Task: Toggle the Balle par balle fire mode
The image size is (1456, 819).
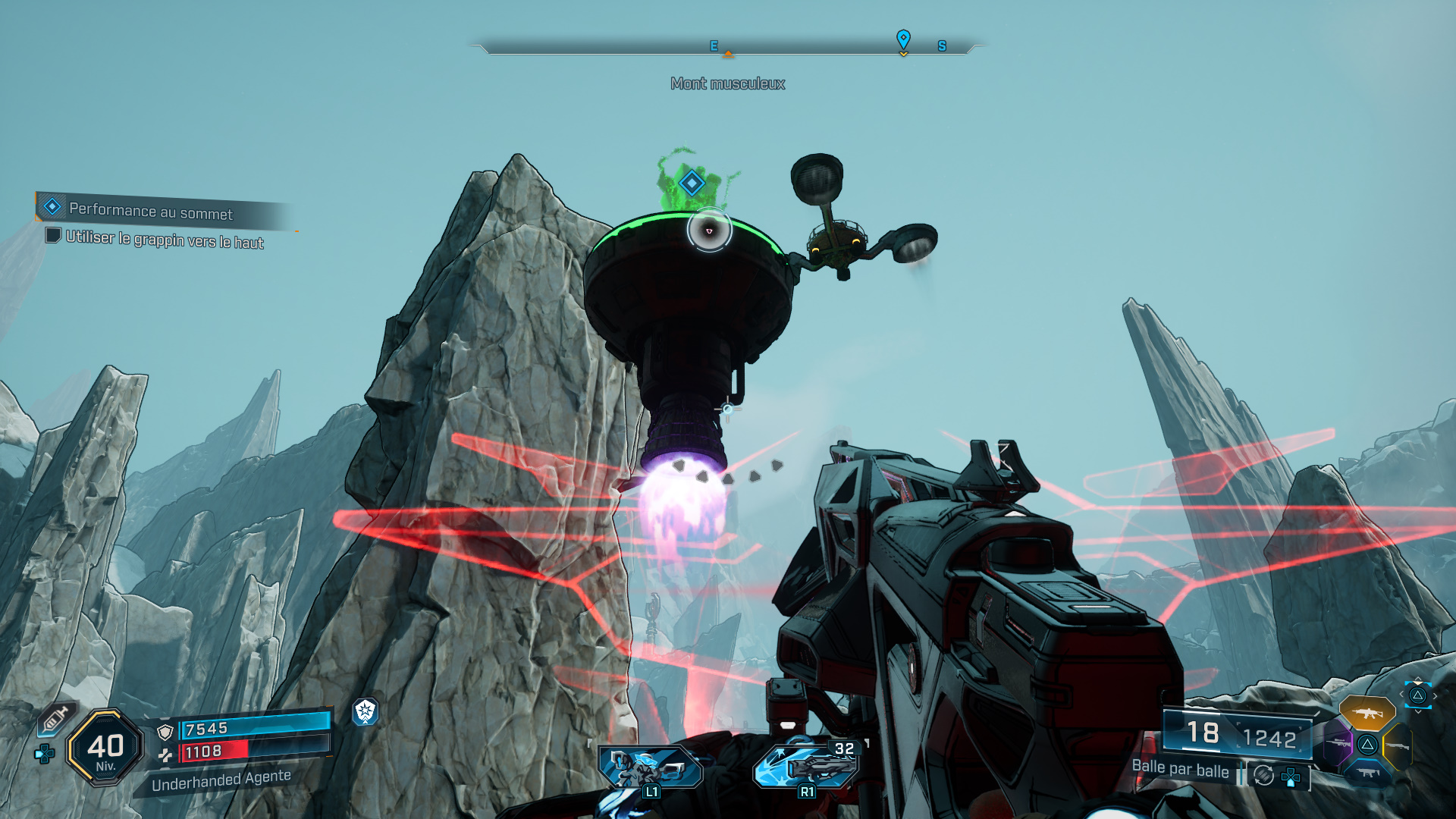Action: pyautogui.click(x=1180, y=769)
